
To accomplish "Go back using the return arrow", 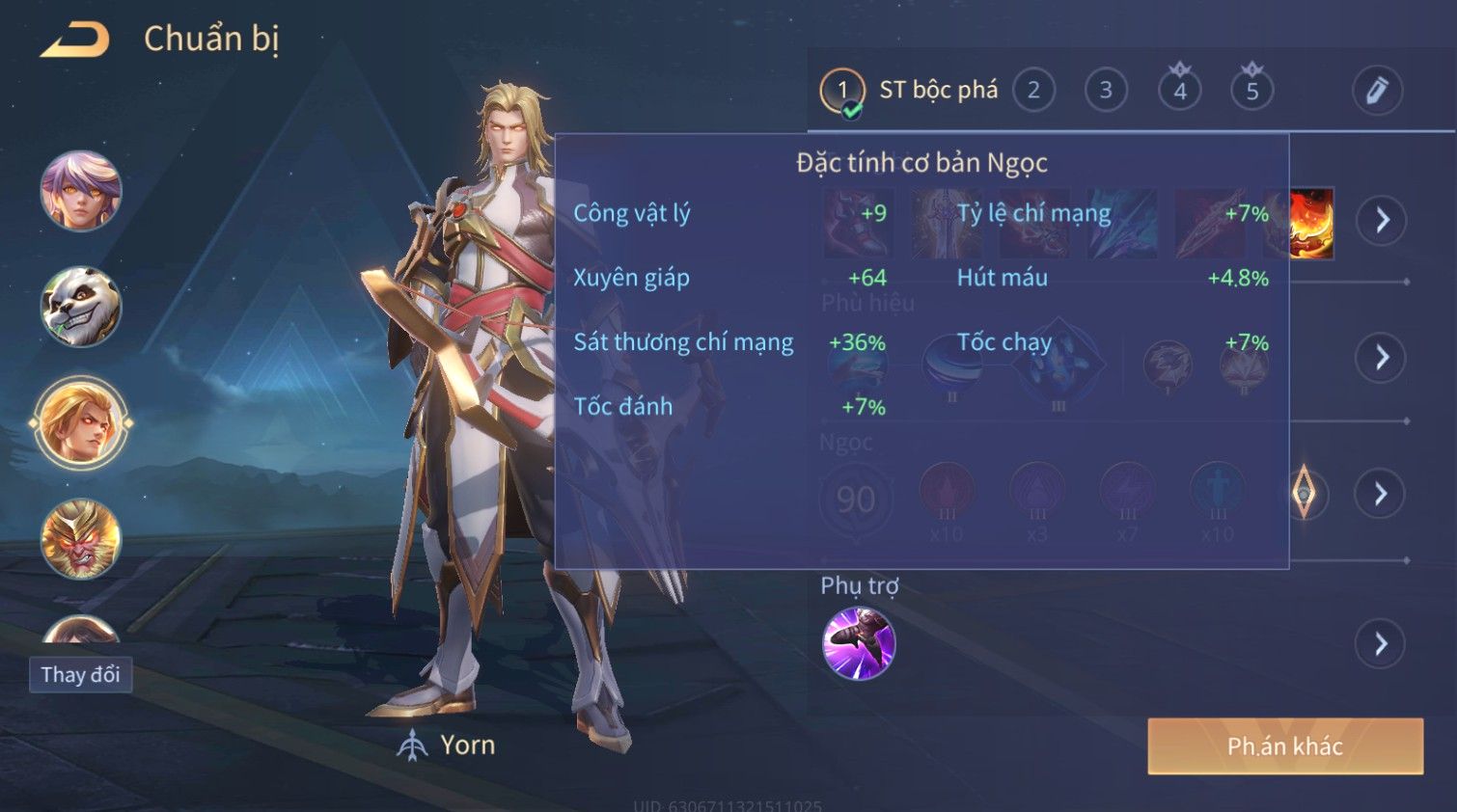I will (75, 41).
